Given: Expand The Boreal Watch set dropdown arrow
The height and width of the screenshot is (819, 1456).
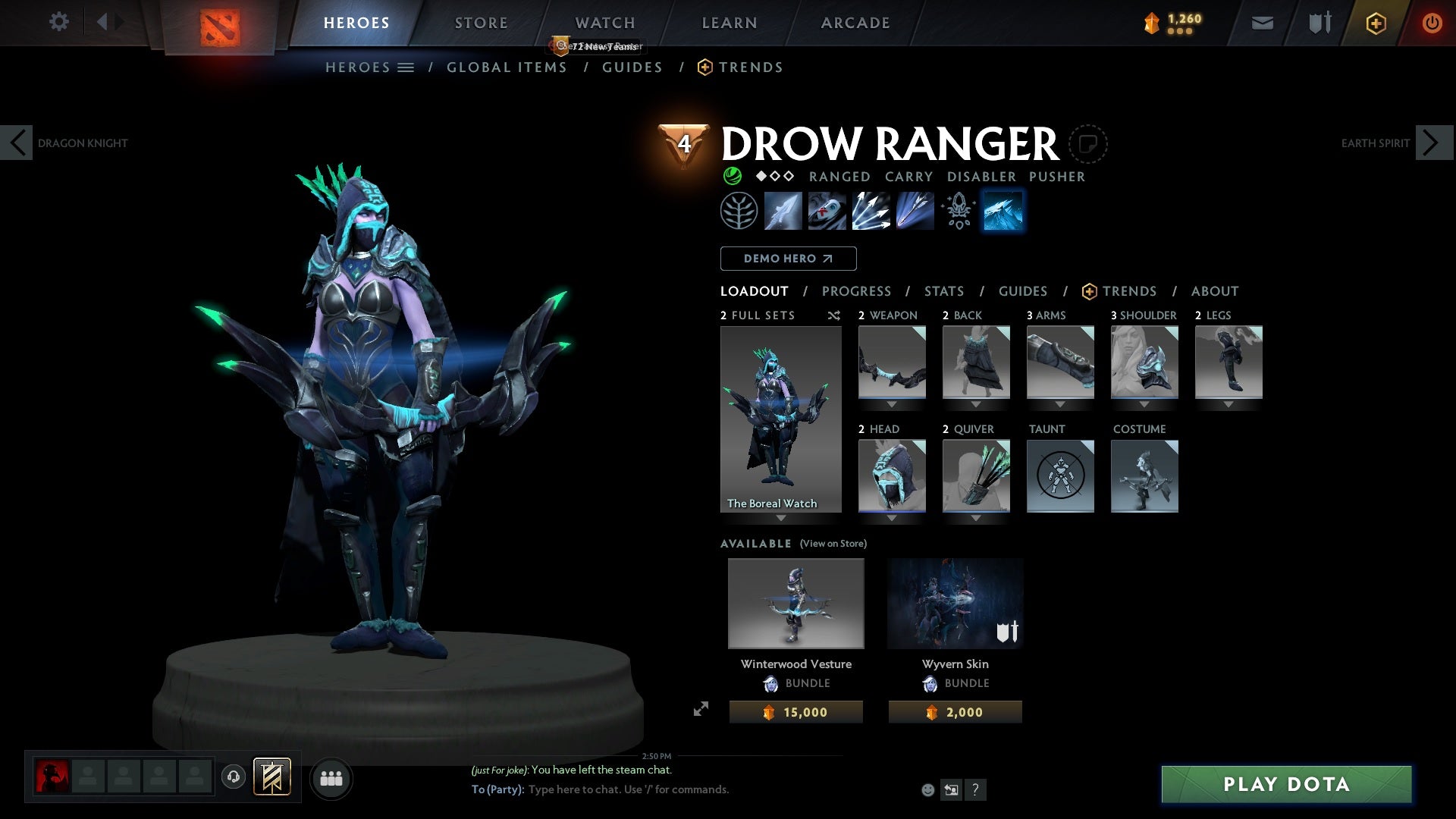Looking at the screenshot, I should [781, 519].
